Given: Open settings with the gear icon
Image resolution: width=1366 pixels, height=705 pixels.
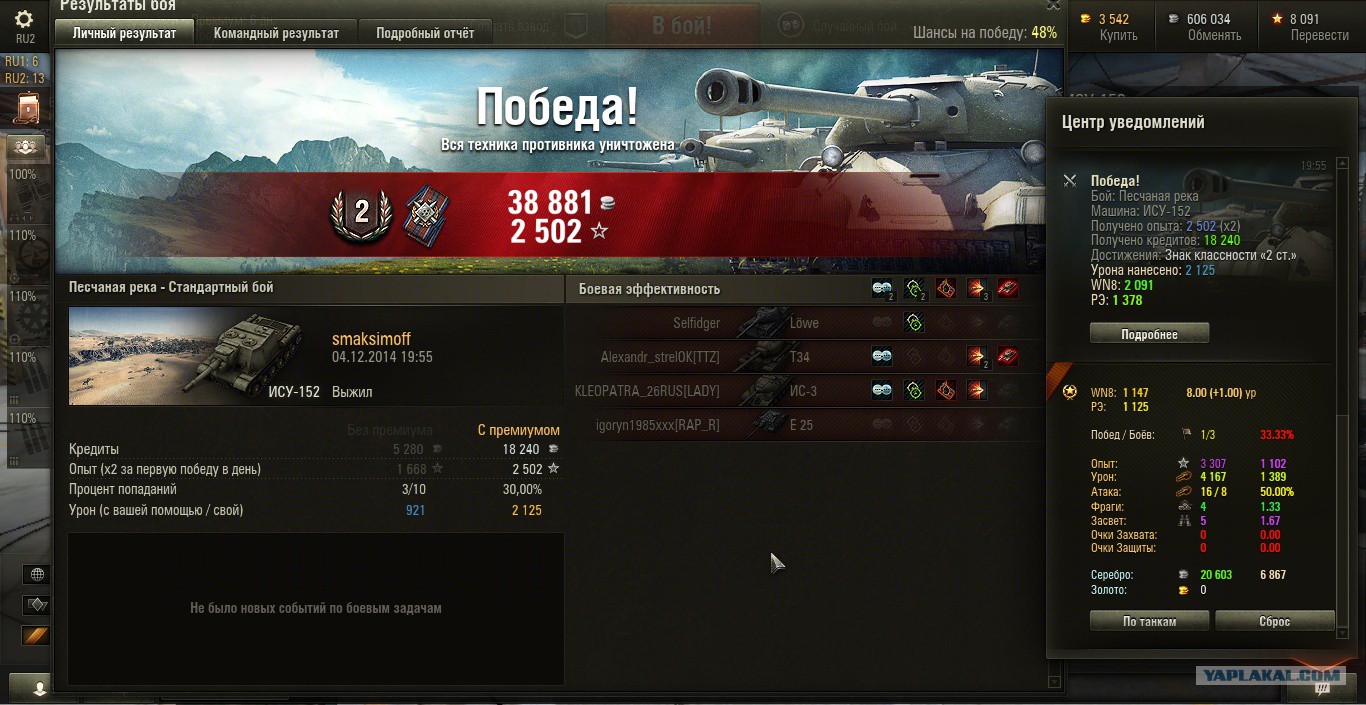Looking at the screenshot, I should tap(25, 19).
